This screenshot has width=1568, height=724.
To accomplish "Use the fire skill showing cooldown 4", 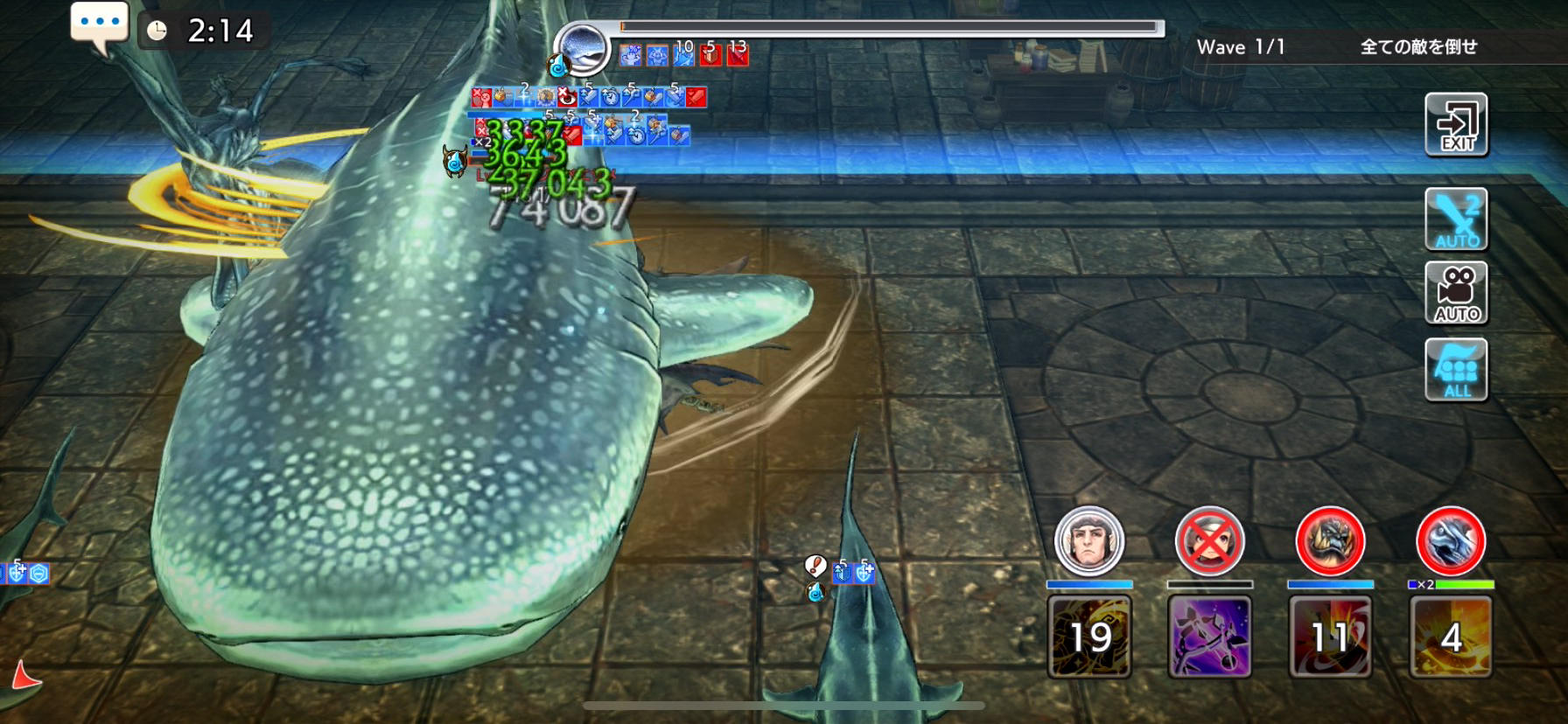I will [x=1451, y=637].
